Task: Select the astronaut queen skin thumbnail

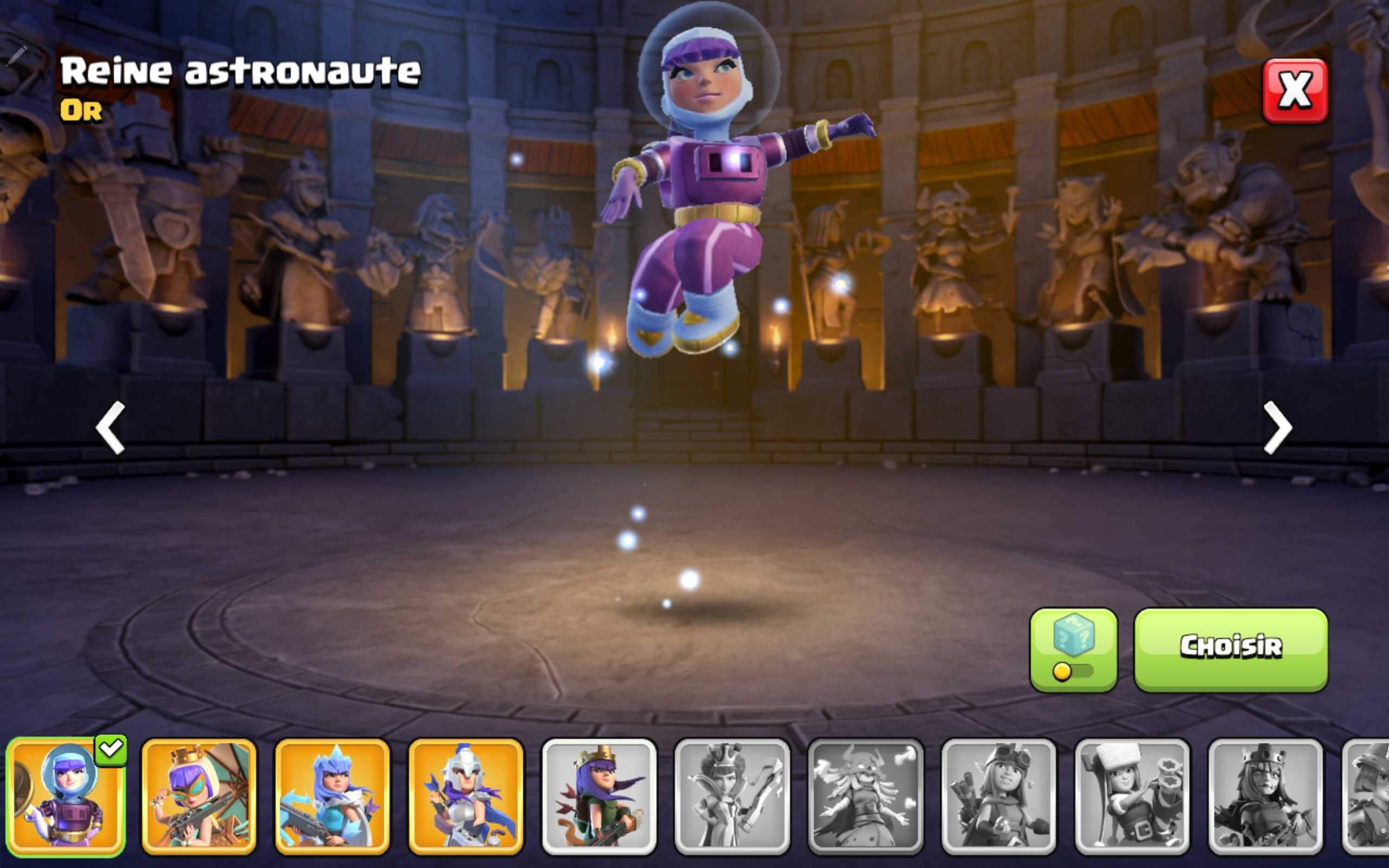Action: [66, 796]
